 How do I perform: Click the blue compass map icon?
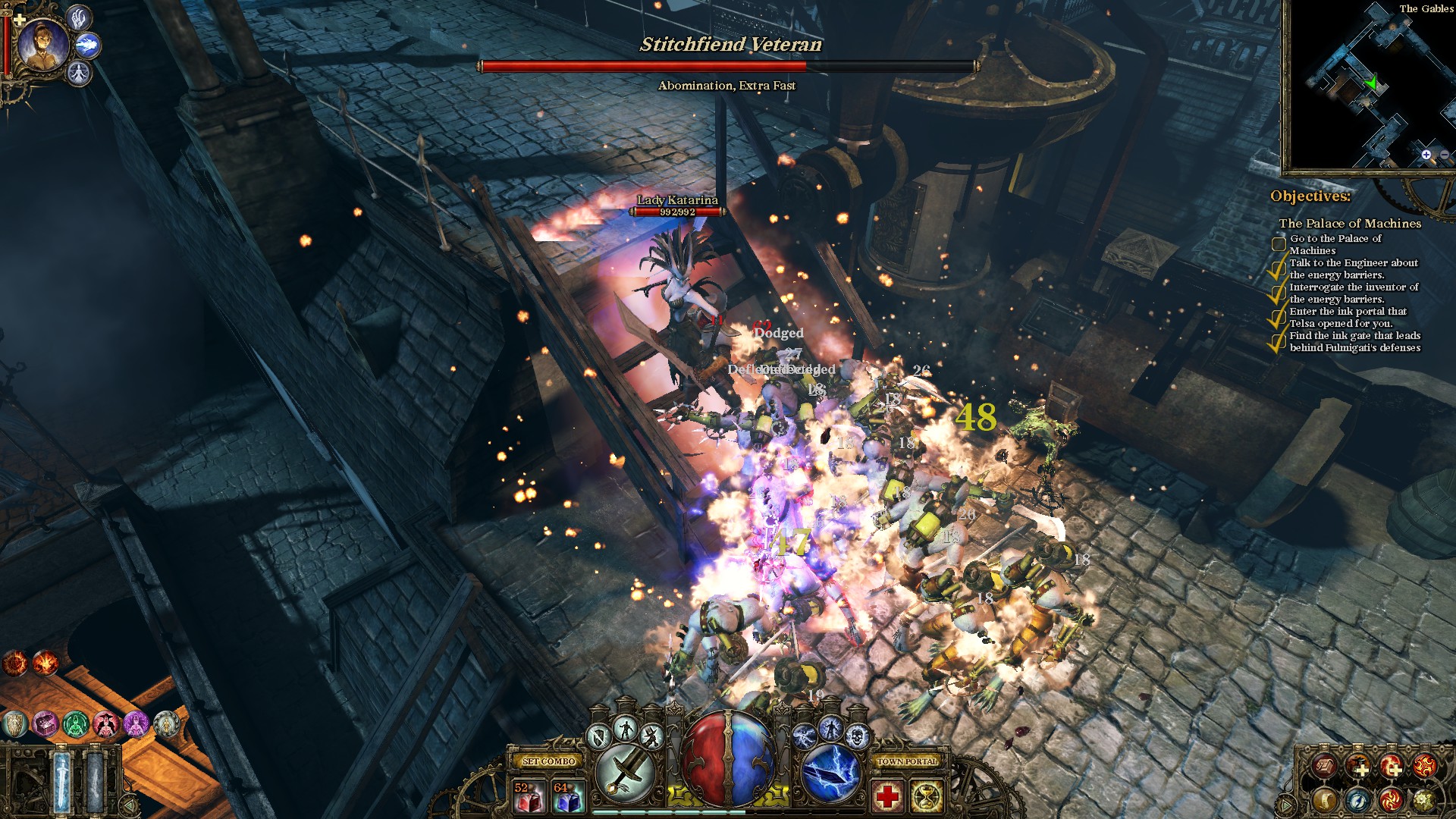(x=1357, y=799)
